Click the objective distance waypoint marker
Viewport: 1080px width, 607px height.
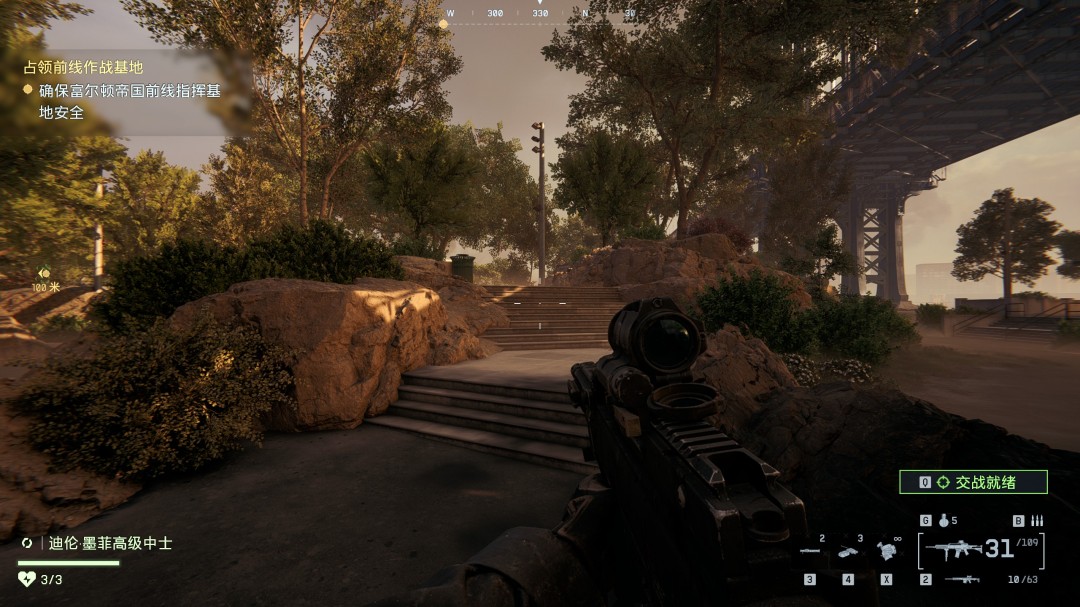click(44, 273)
